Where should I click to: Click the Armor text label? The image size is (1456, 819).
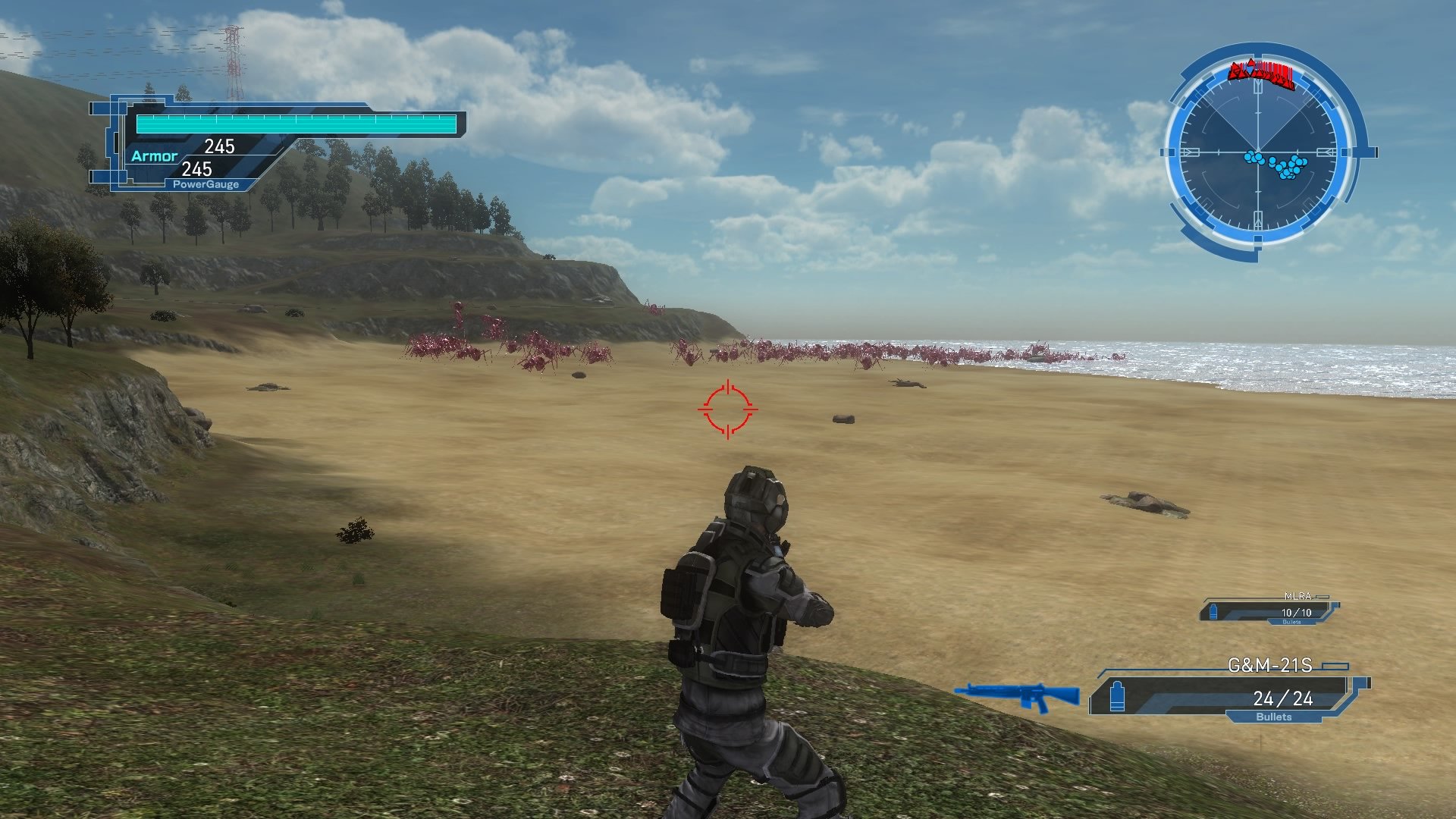pos(155,155)
